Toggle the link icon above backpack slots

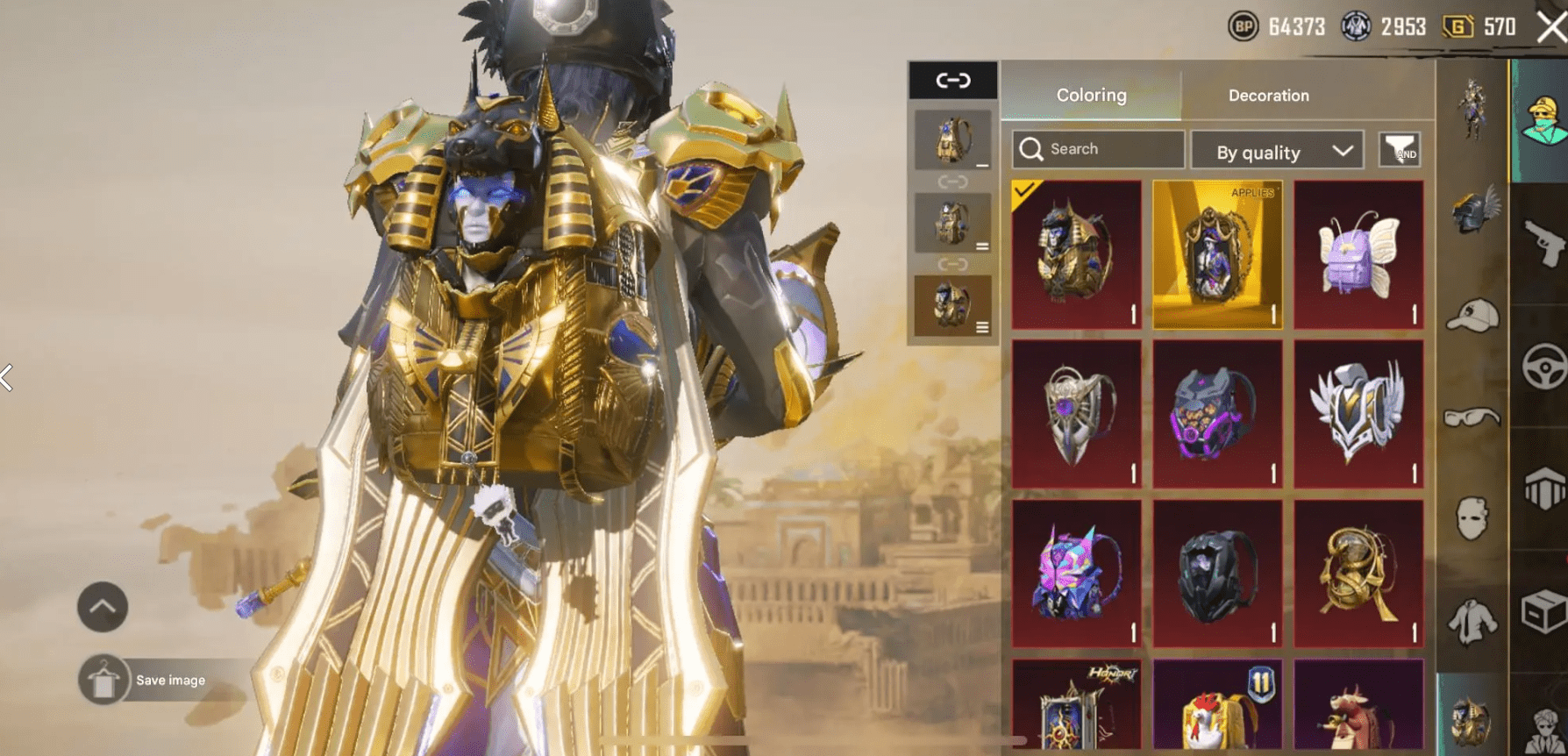pyautogui.click(x=953, y=79)
